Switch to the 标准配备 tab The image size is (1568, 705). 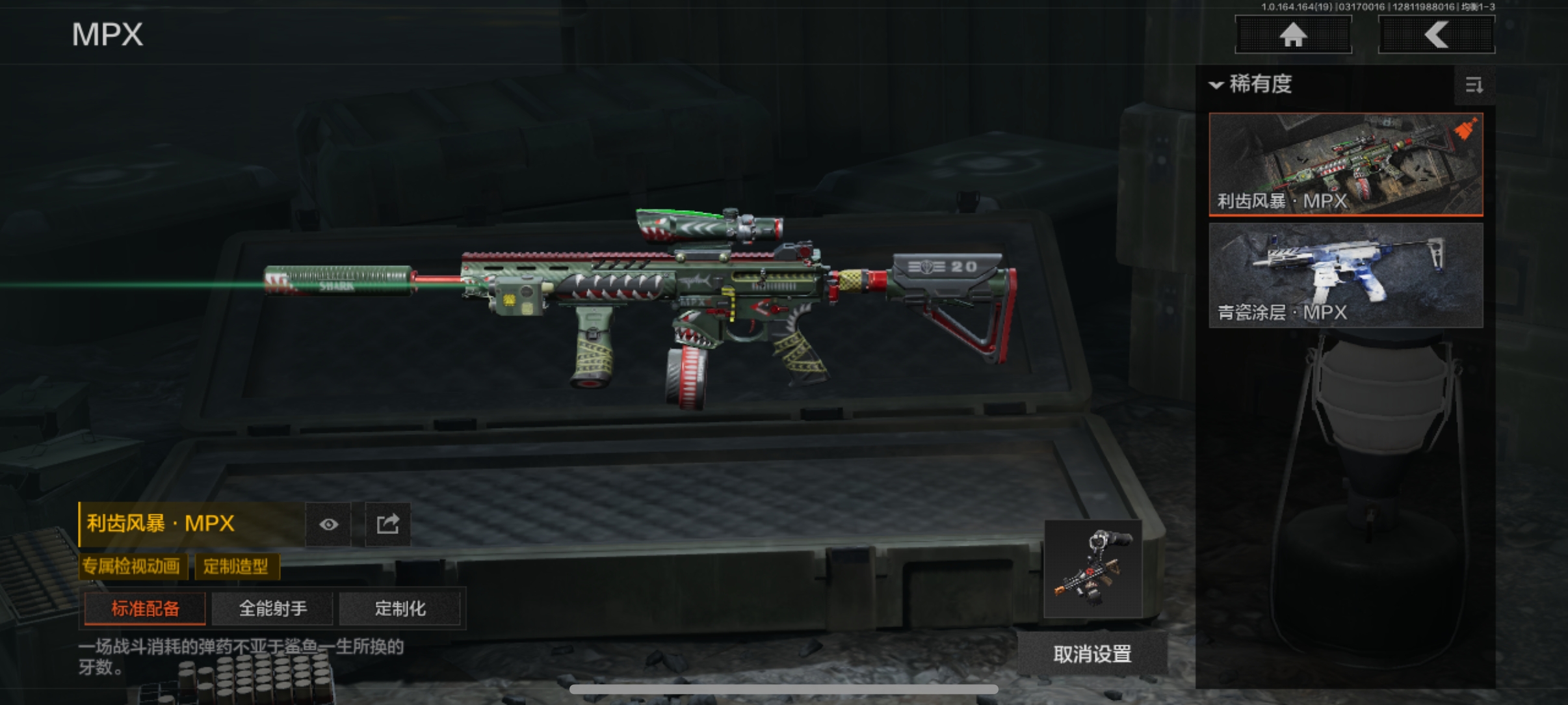(145, 609)
